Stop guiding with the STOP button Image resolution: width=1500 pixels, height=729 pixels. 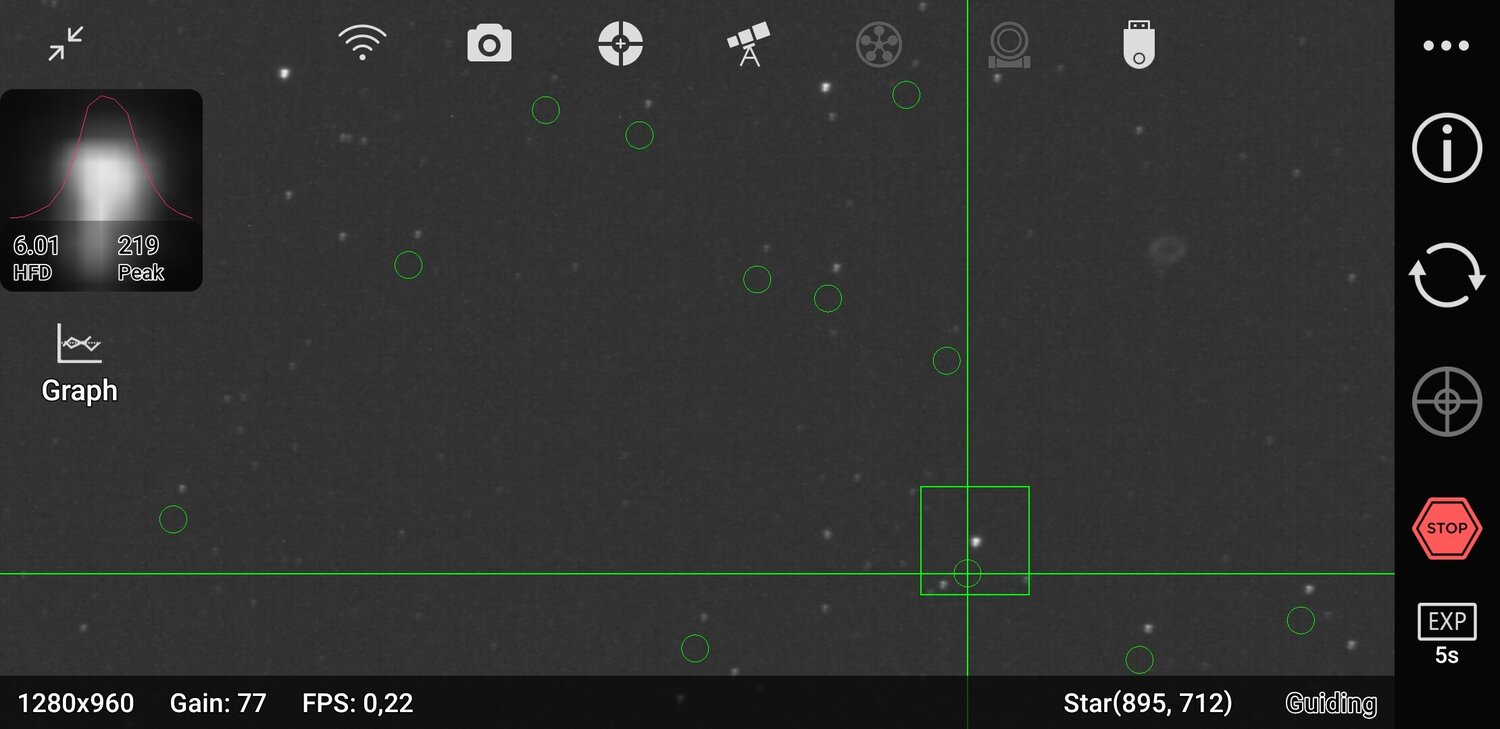pyautogui.click(x=1445, y=528)
